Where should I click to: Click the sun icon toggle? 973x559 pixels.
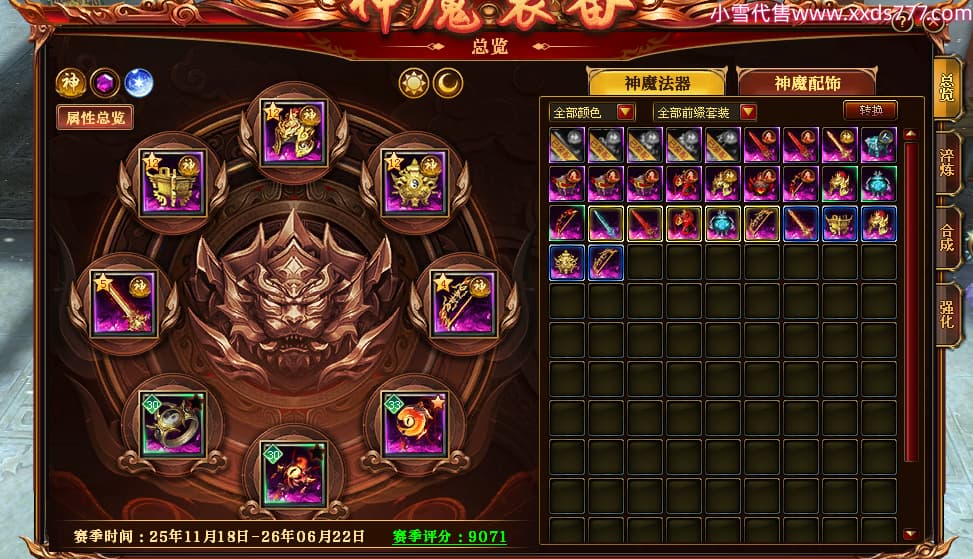(413, 83)
